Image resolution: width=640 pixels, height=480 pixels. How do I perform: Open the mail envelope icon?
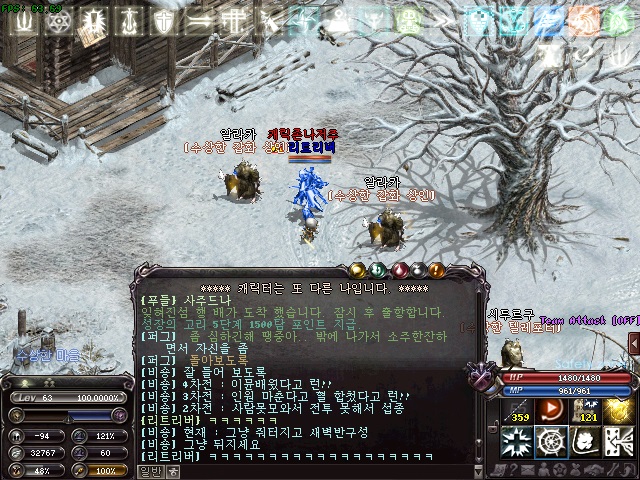coord(526,465)
